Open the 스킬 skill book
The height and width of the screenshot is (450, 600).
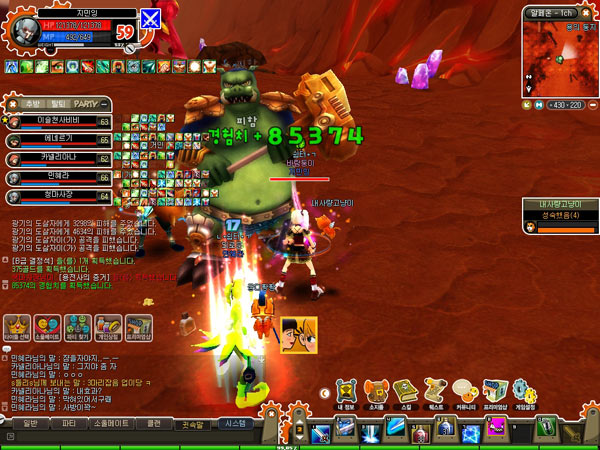pos(406,391)
